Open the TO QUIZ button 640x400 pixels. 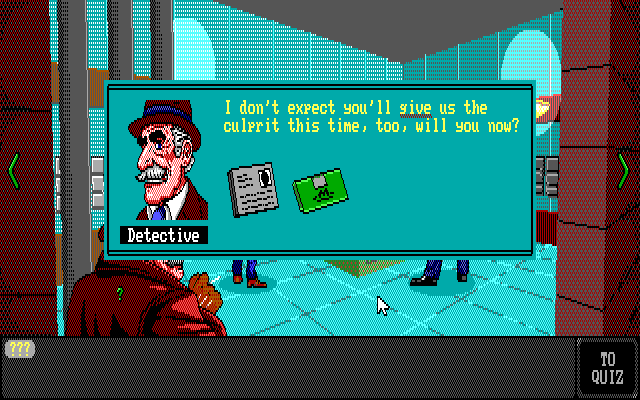click(x=607, y=368)
